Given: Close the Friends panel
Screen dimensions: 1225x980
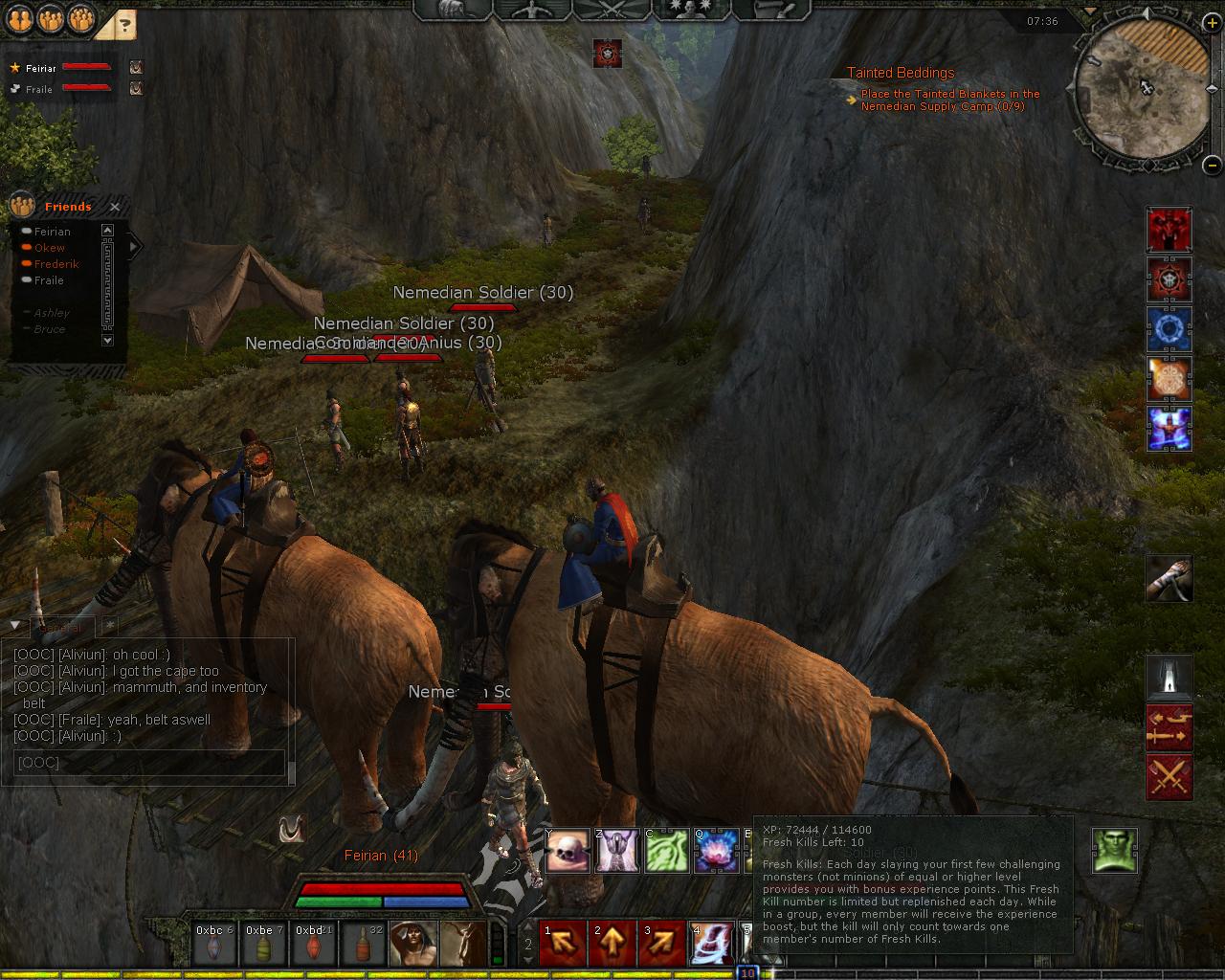Looking at the screenshot, I should pos(115,207).
